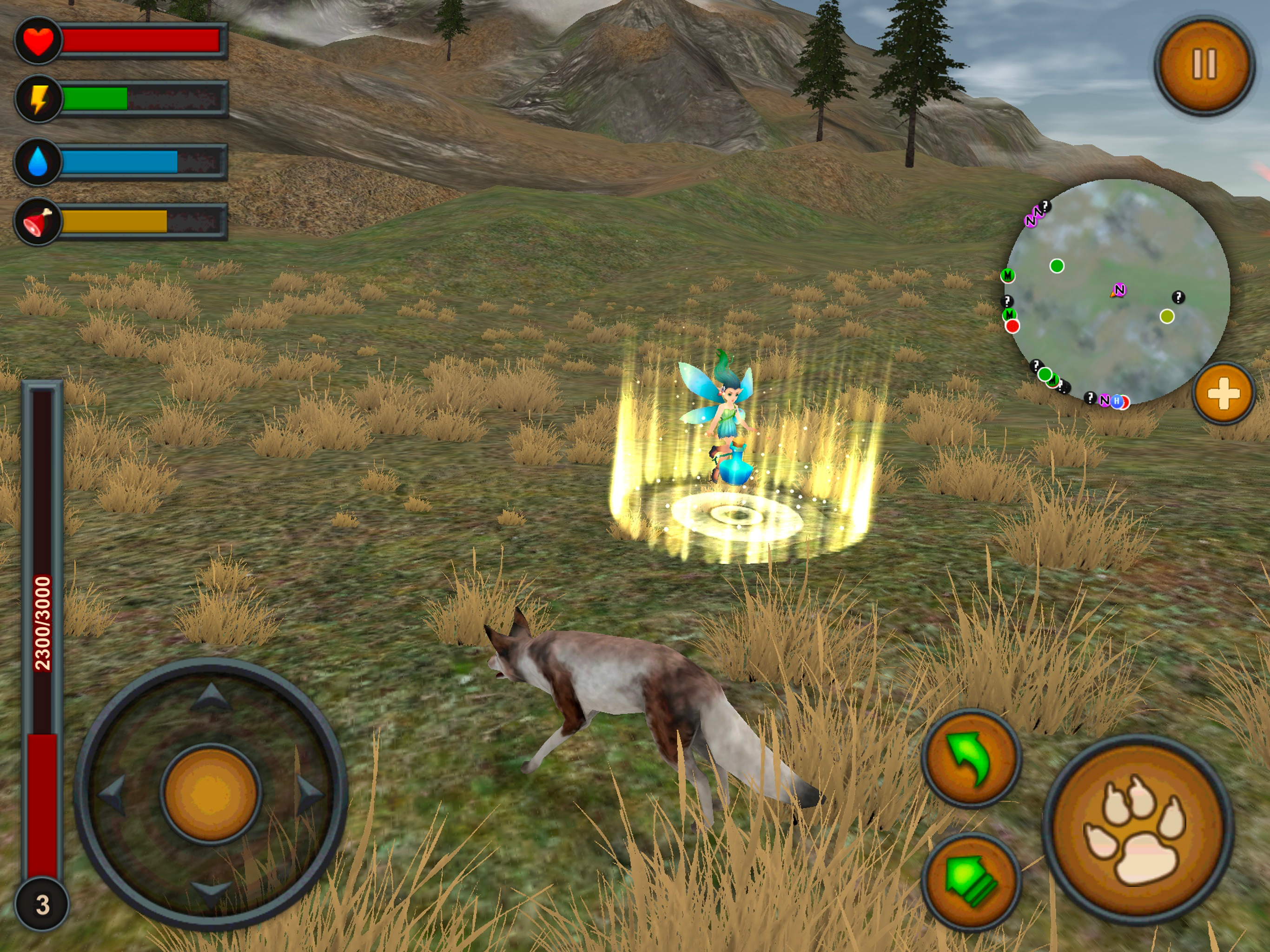Tap the joystick's left arrow
This screenshot has height=952, width=1270.
pyautogui.click(x=112, y=793)
